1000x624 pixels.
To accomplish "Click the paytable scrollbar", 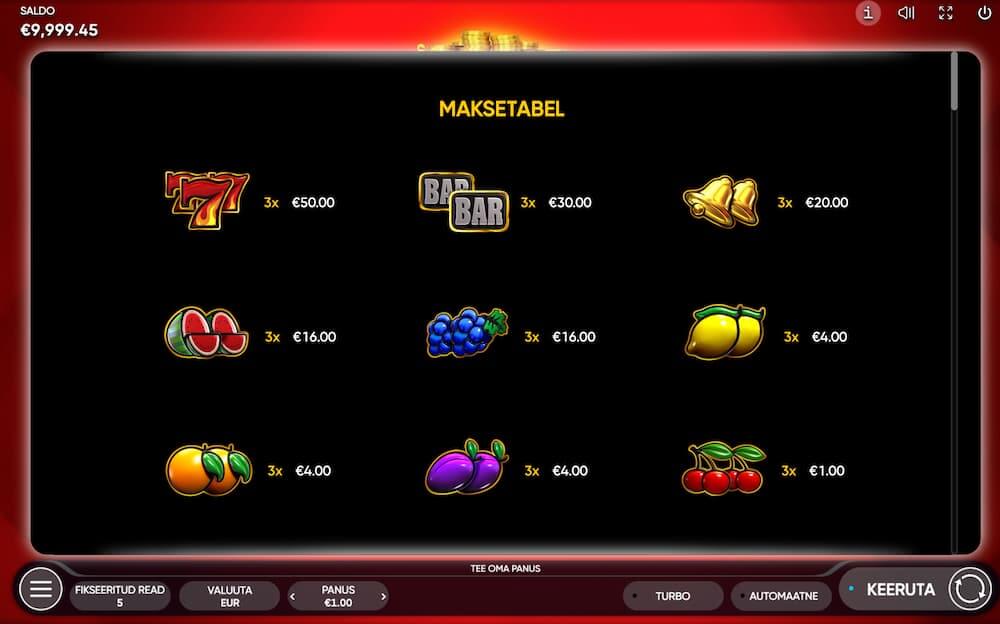I will (x=954, y=82).
